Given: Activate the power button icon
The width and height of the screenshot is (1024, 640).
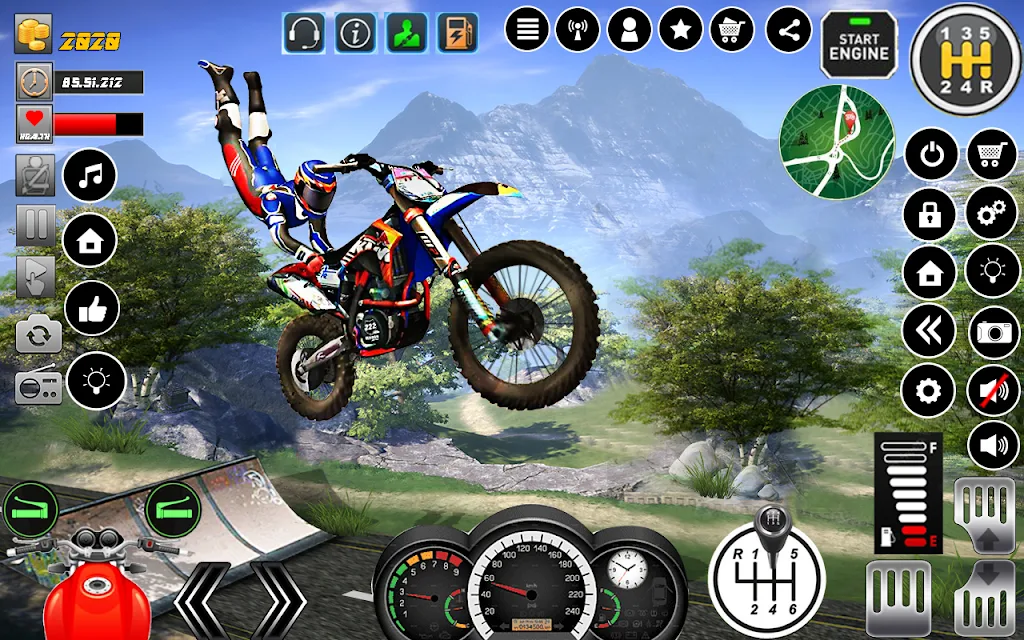Looking at the screenshot, I should (930, 156).
